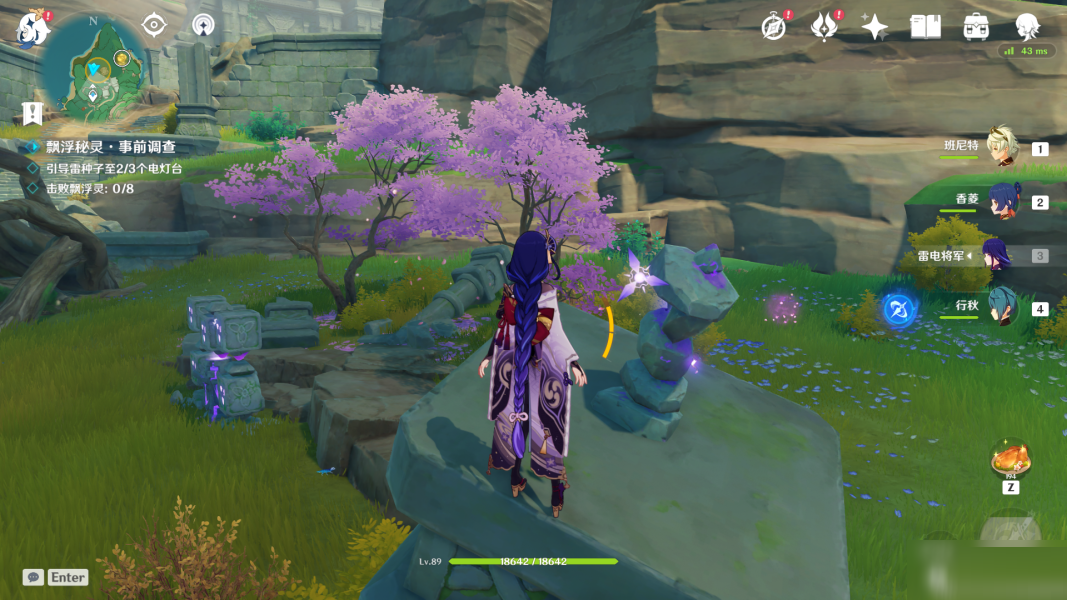Open the adventurer handbook book icon

926,27
